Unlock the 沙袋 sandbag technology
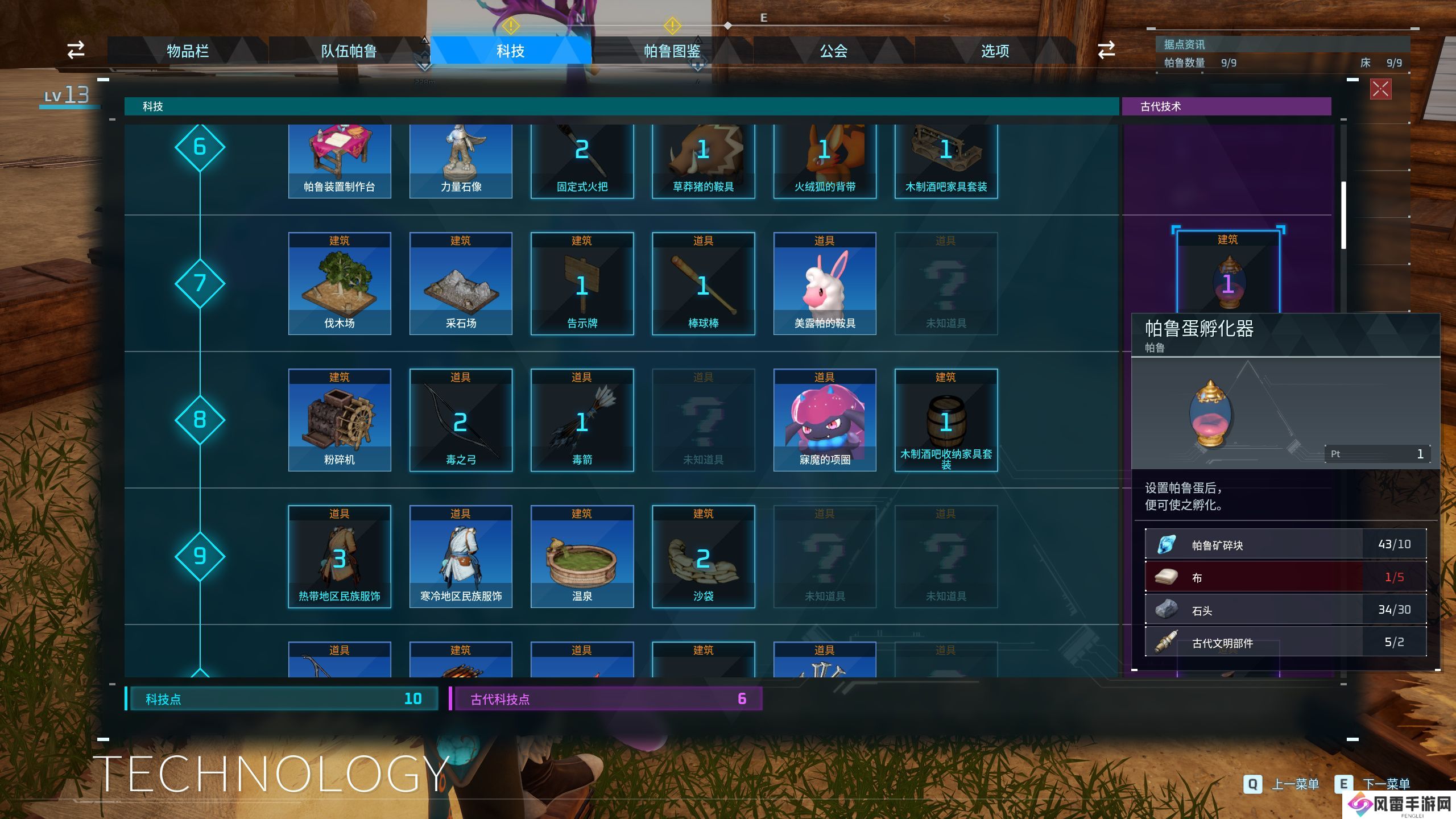Viewport: 1456px width, 819px height. 703,556
